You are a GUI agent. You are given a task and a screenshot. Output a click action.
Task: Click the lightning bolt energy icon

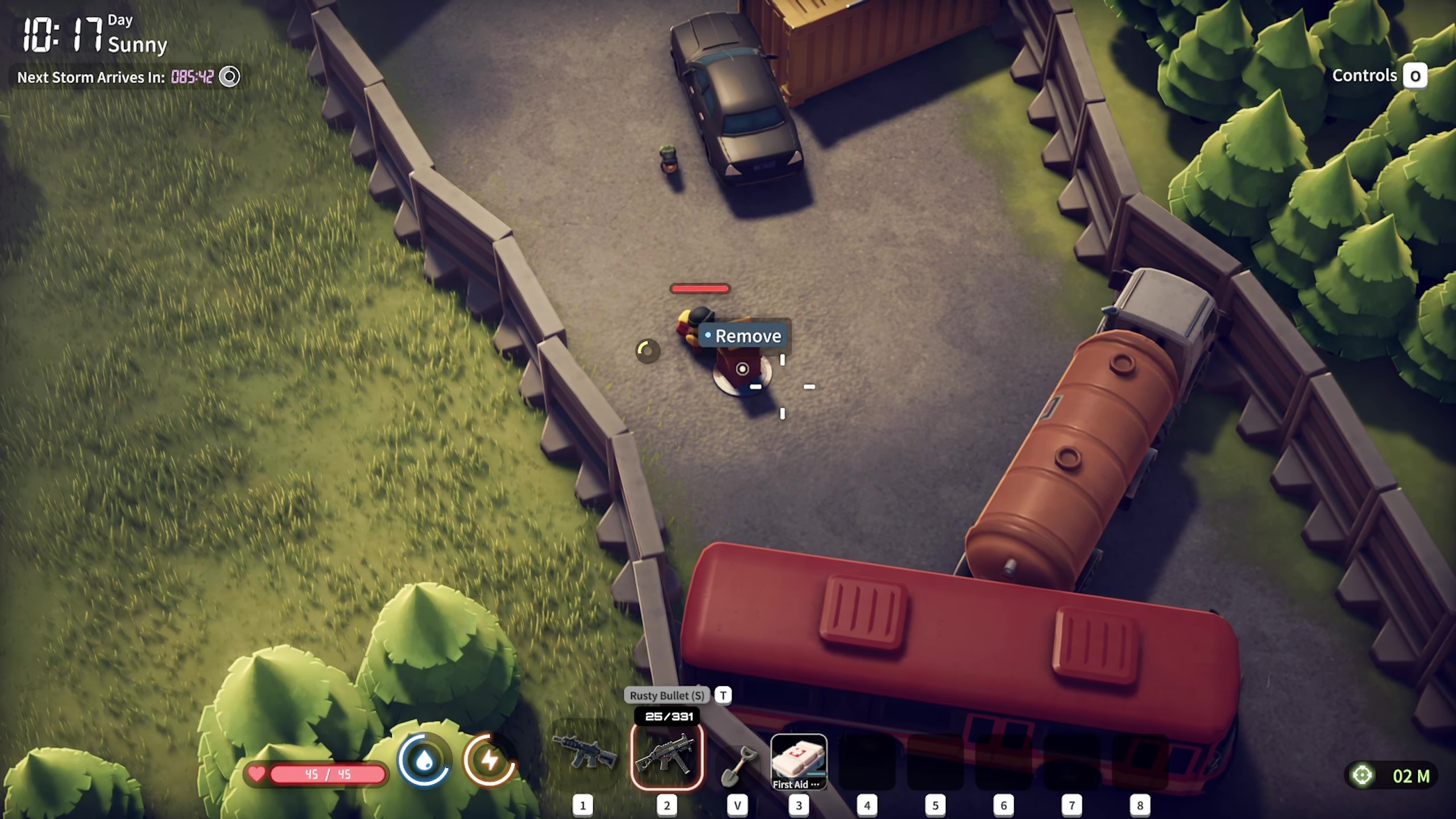tap(490, 761)
